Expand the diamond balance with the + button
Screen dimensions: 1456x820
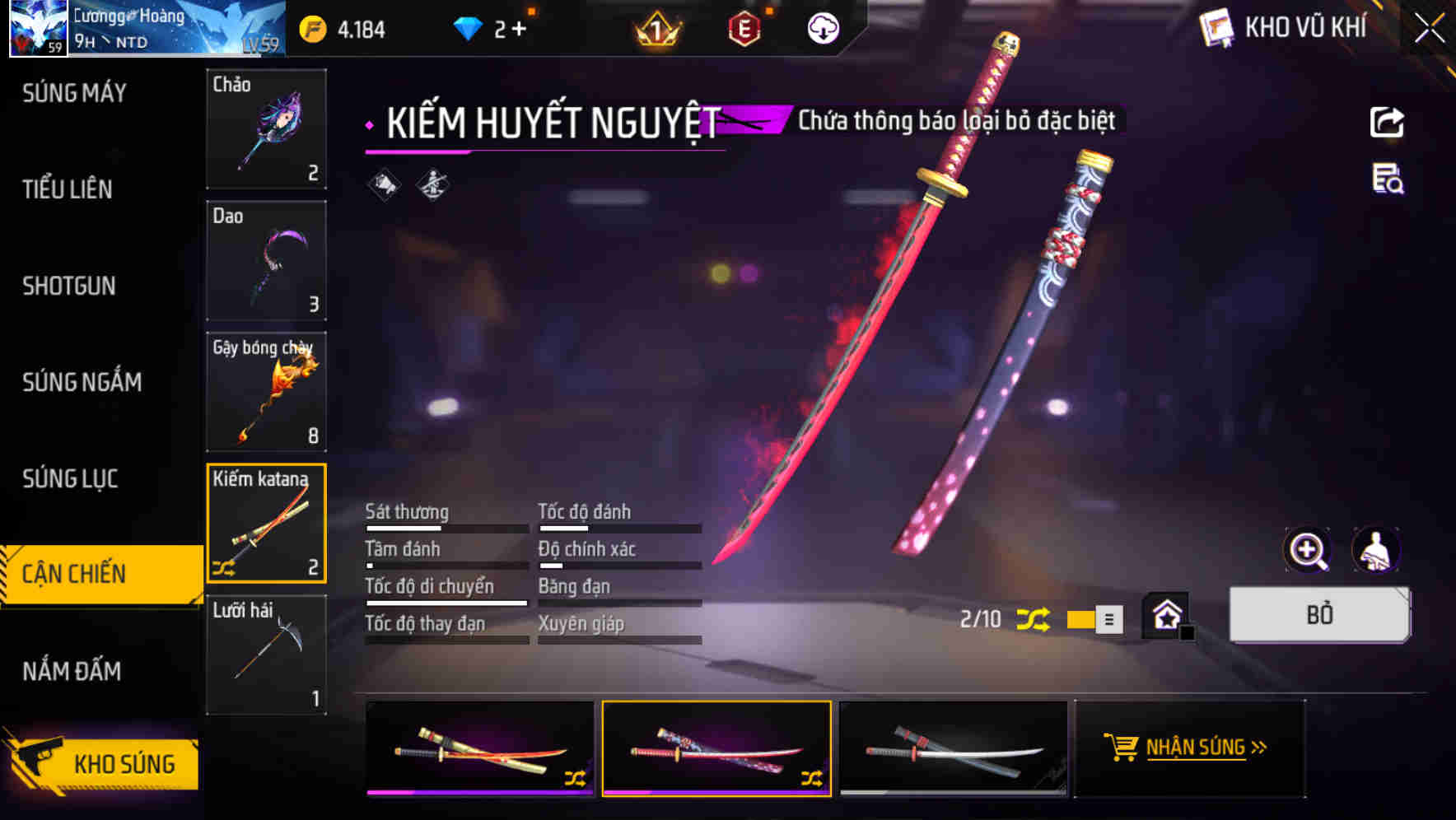click(x=519, y=27)
